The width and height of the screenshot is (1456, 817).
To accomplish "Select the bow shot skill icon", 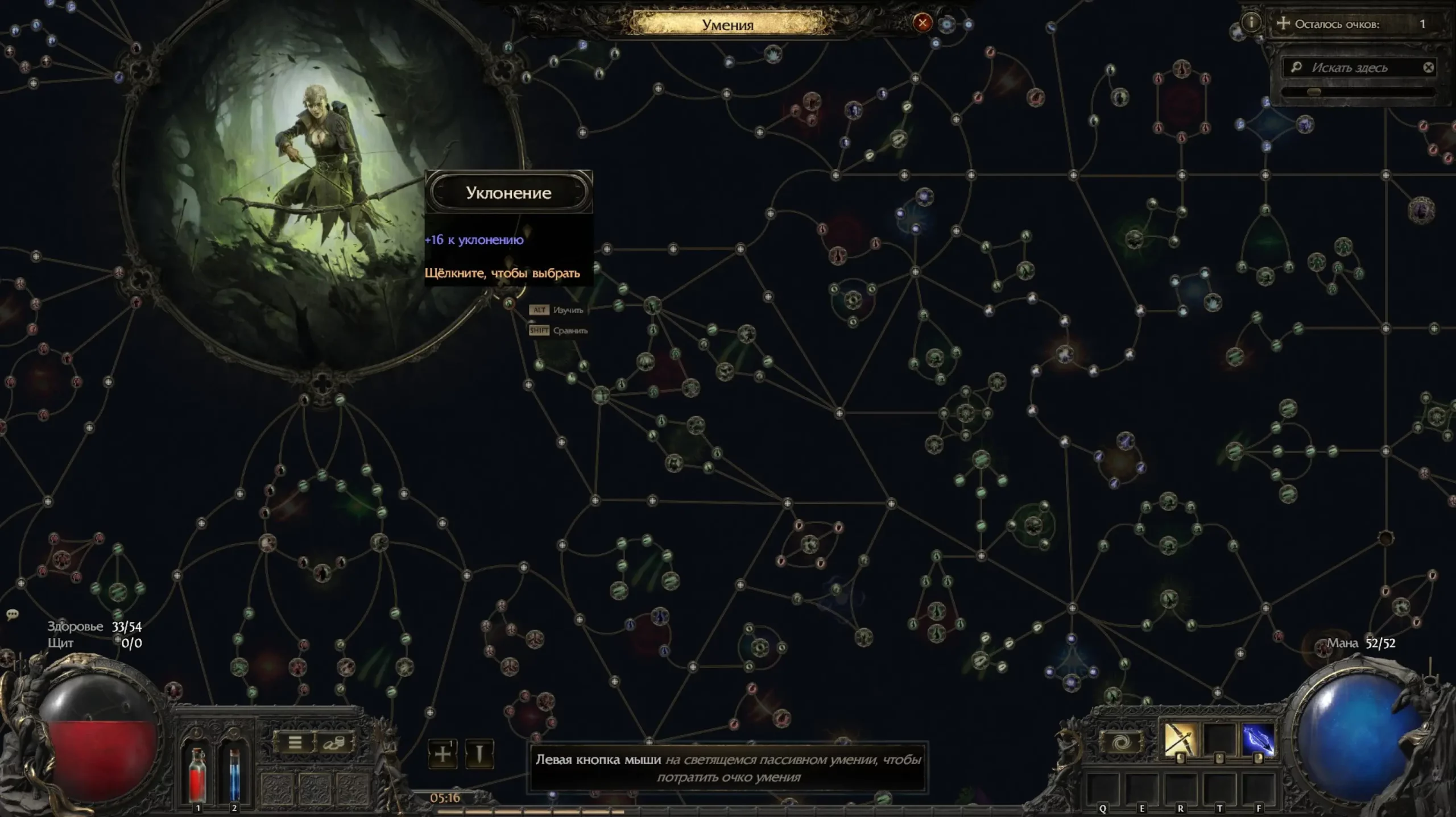I will click(x=1180, y=740).
